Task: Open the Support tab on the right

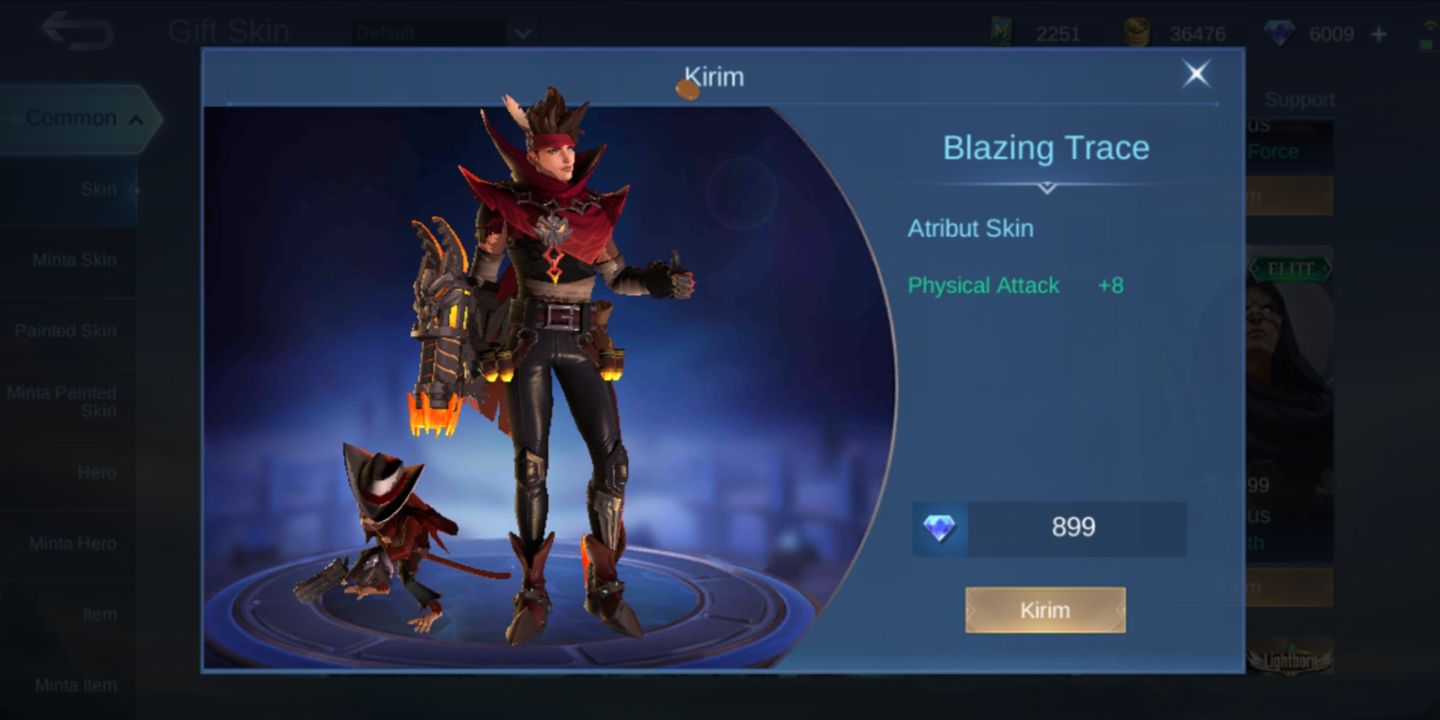Action: [x=1300, y=100]
